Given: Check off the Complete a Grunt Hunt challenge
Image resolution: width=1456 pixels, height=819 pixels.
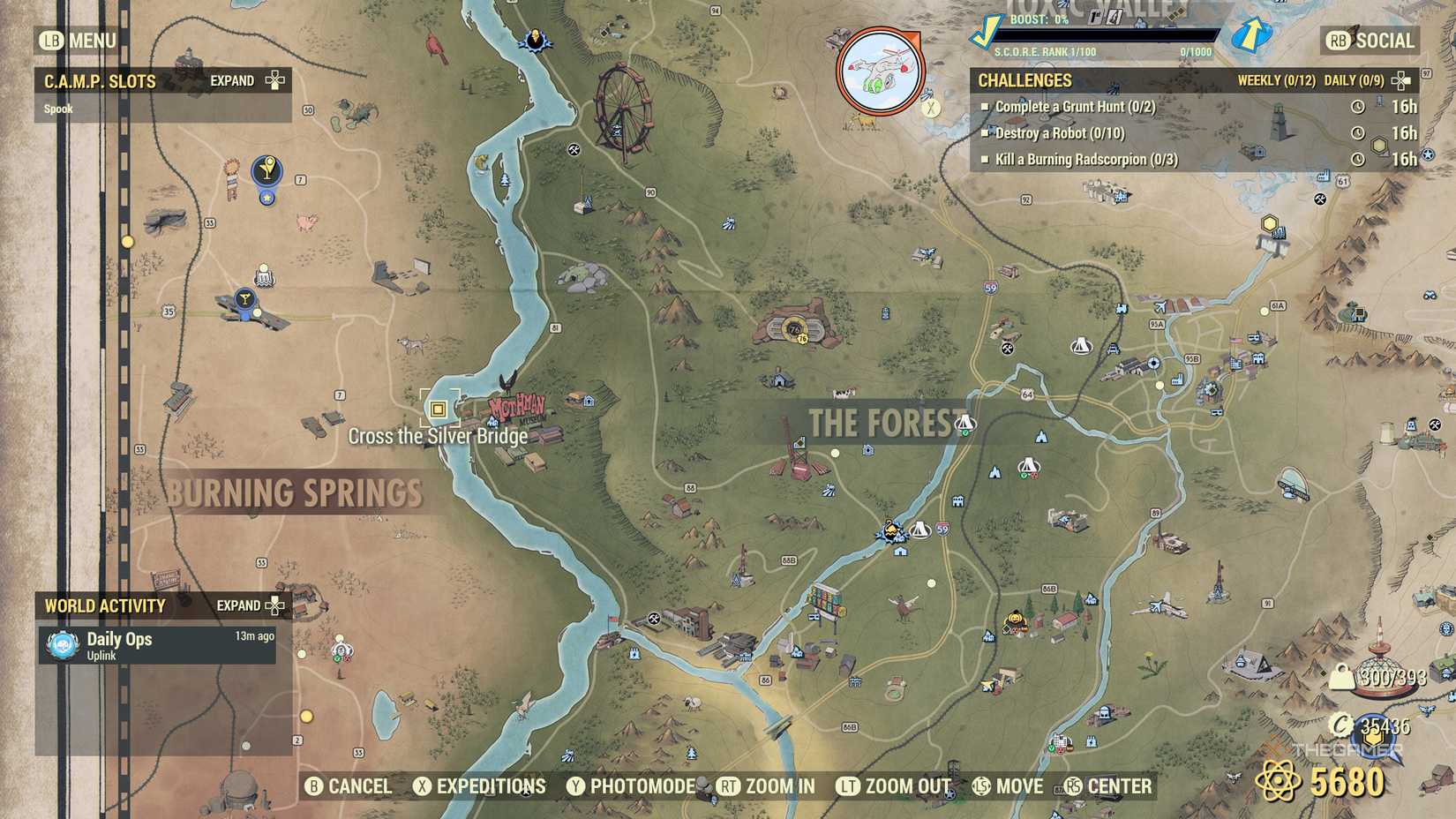Looking at the screenshot, I should (985, 108).
